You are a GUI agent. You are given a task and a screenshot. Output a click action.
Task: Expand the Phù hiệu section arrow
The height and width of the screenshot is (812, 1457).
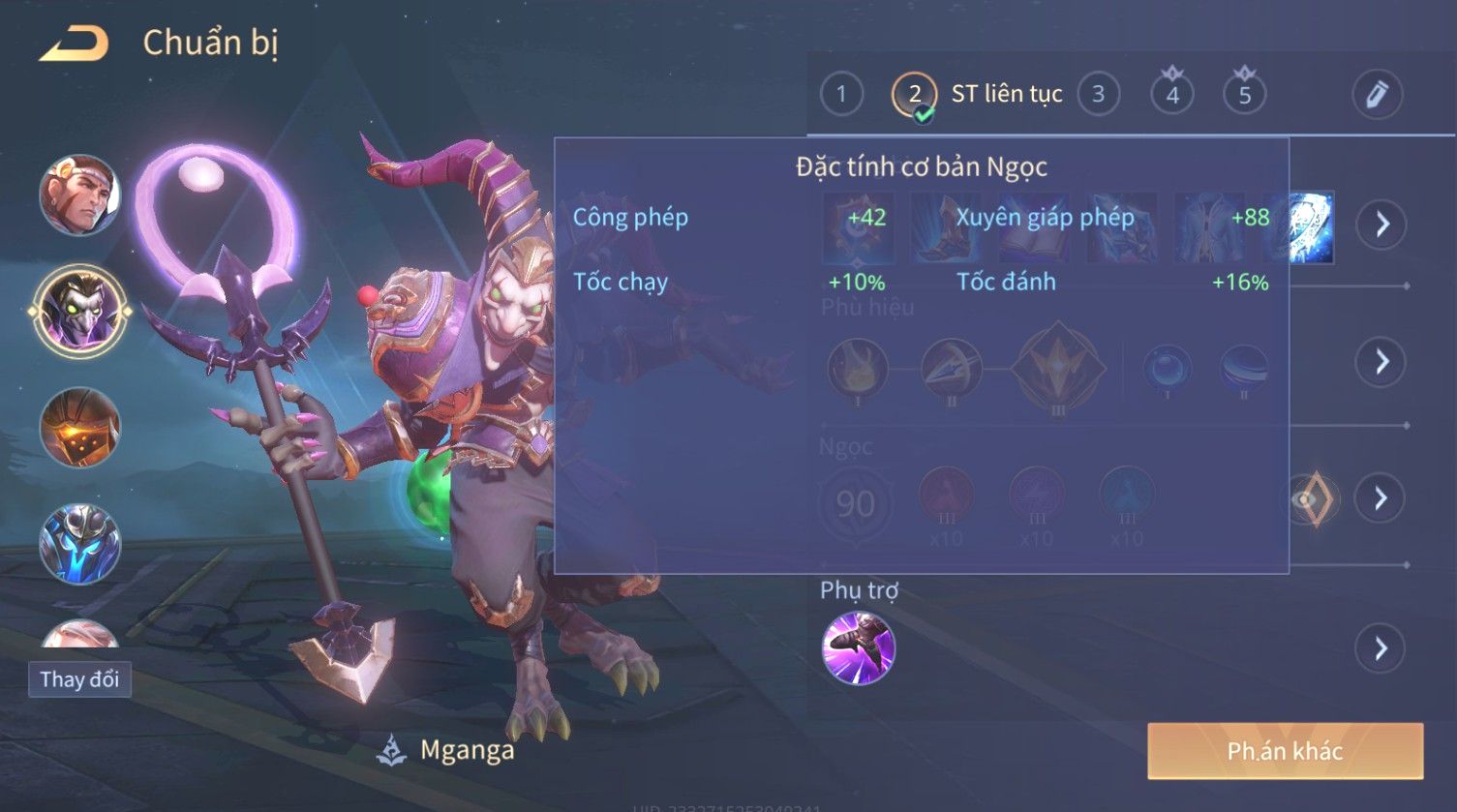(1381, 362)
